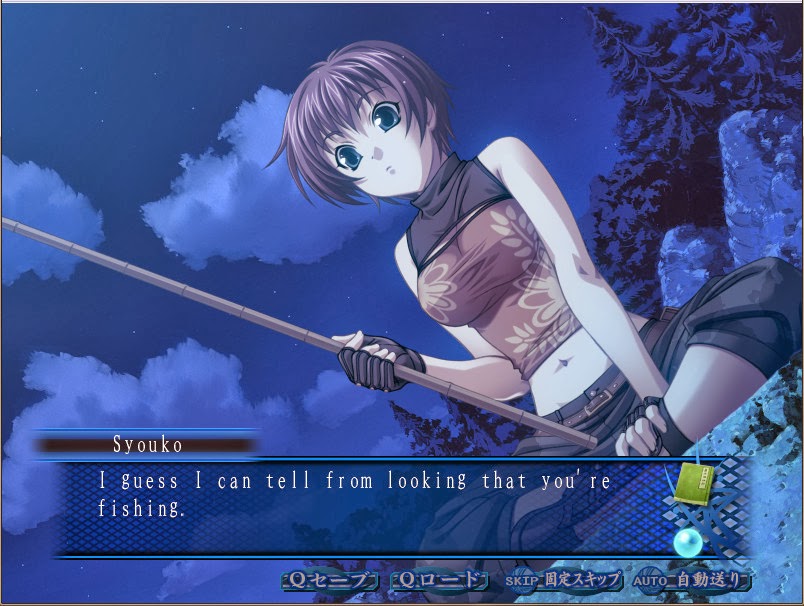Click the Q-Load (Qロード) button
Image resolution: width=804 pixels, height=606 pixels.
pos(438,580)
